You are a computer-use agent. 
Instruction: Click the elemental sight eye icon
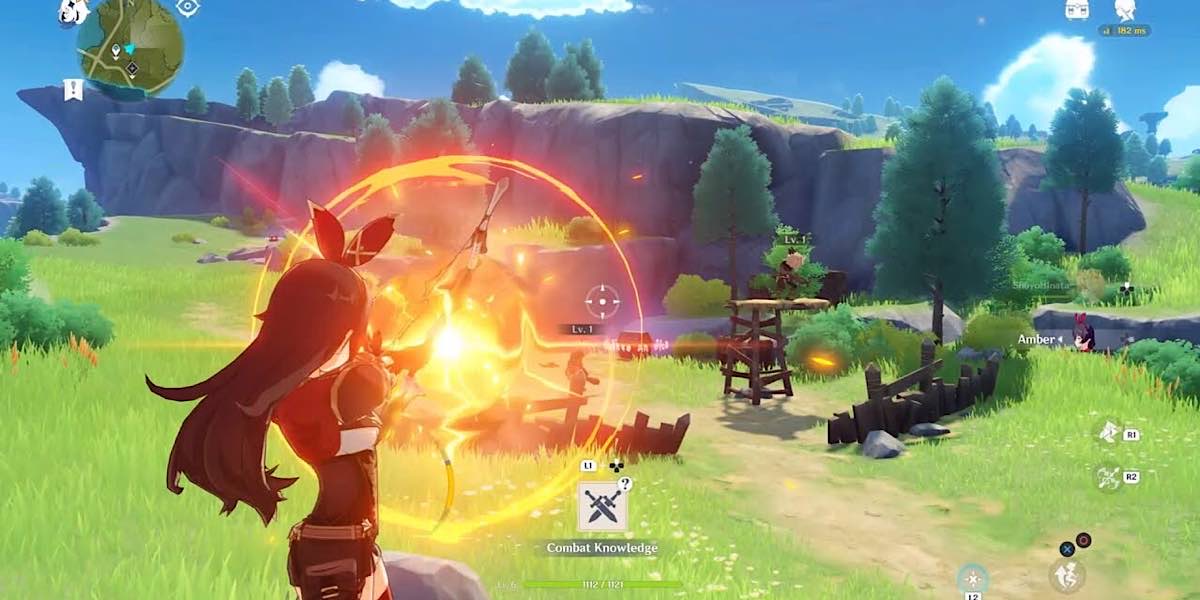point(187,7)
